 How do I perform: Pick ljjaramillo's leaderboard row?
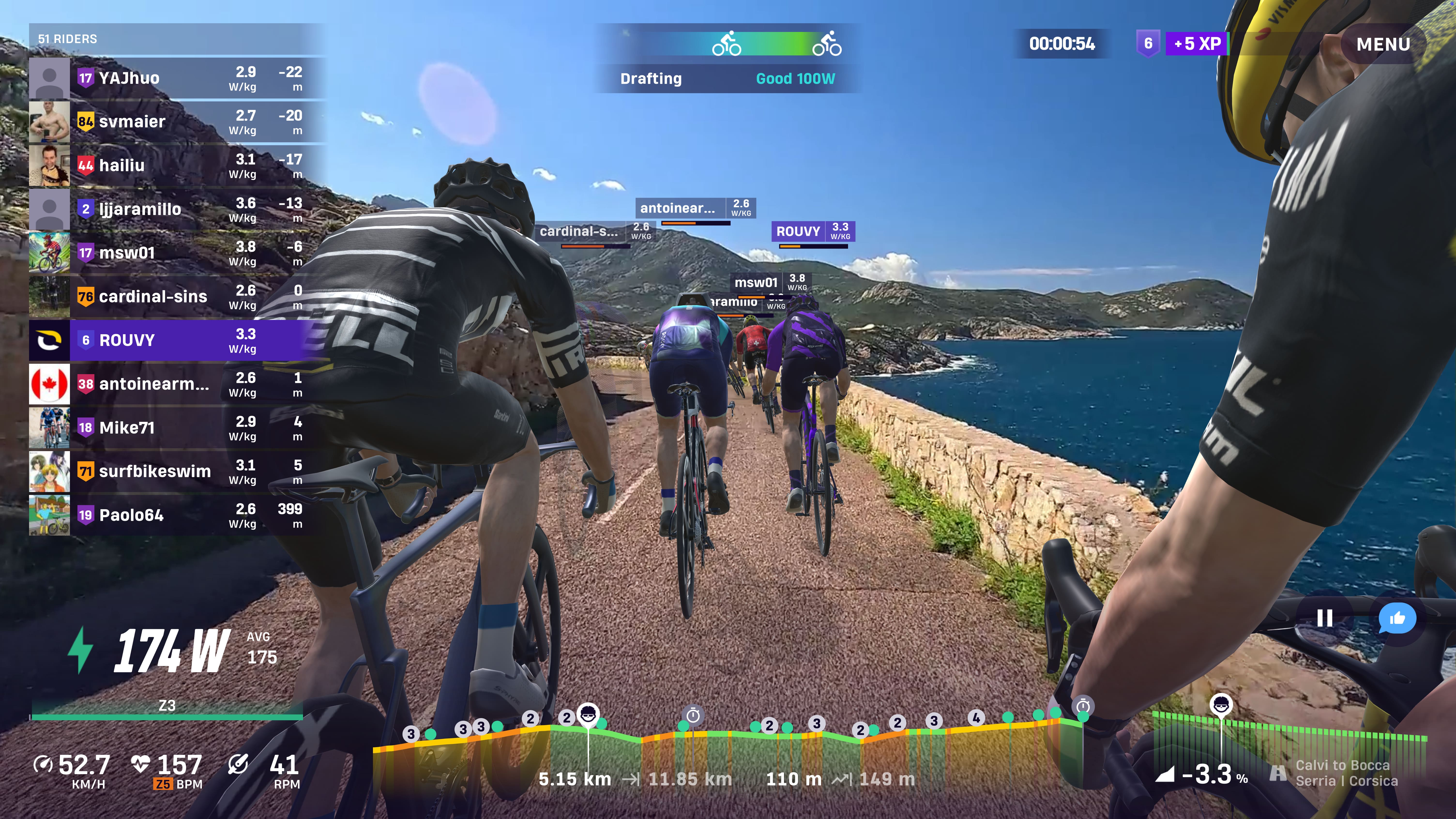[175, 209]
